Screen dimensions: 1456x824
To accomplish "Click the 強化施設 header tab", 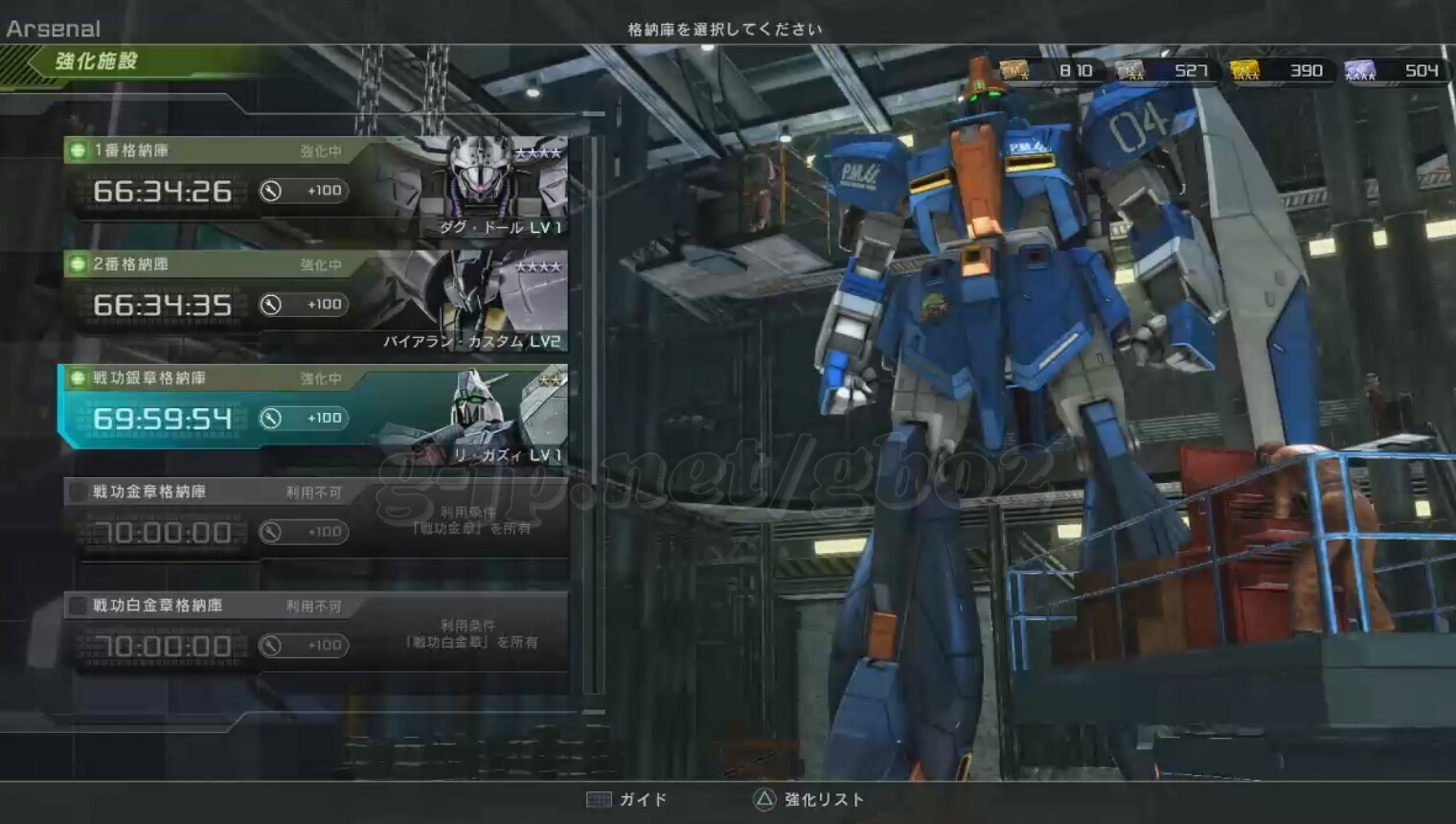I will [96, 62].
